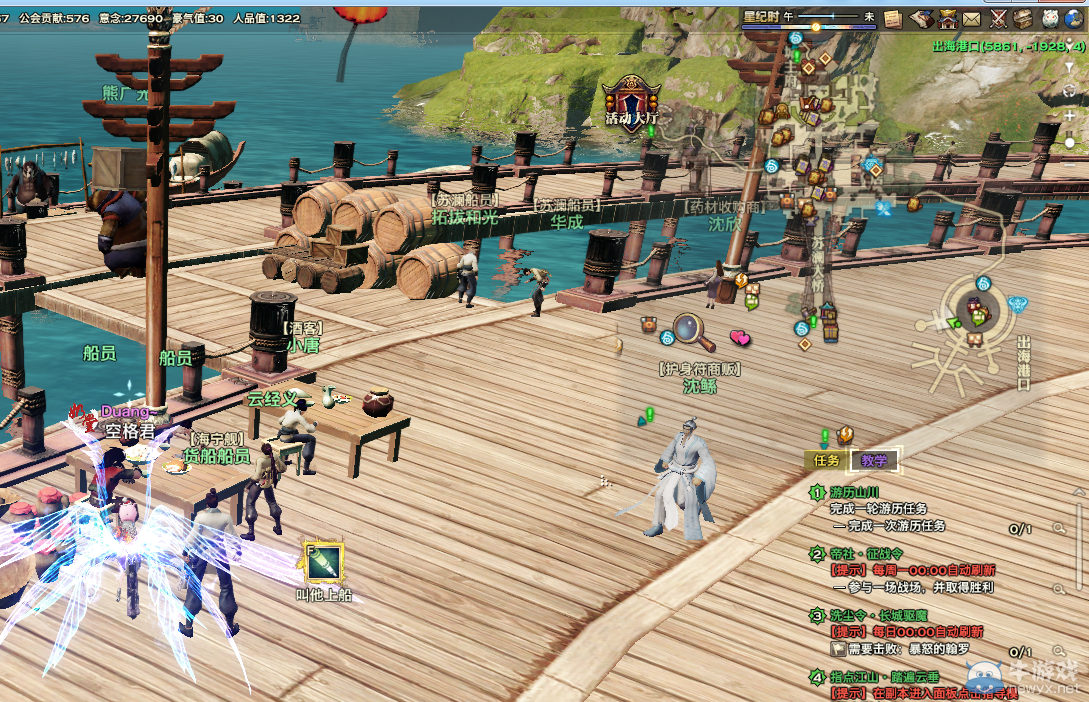This screenshot has height=702, width=1089.
Task: Select the 帝社·征战令 quest title
Action: tap(866, 554)
